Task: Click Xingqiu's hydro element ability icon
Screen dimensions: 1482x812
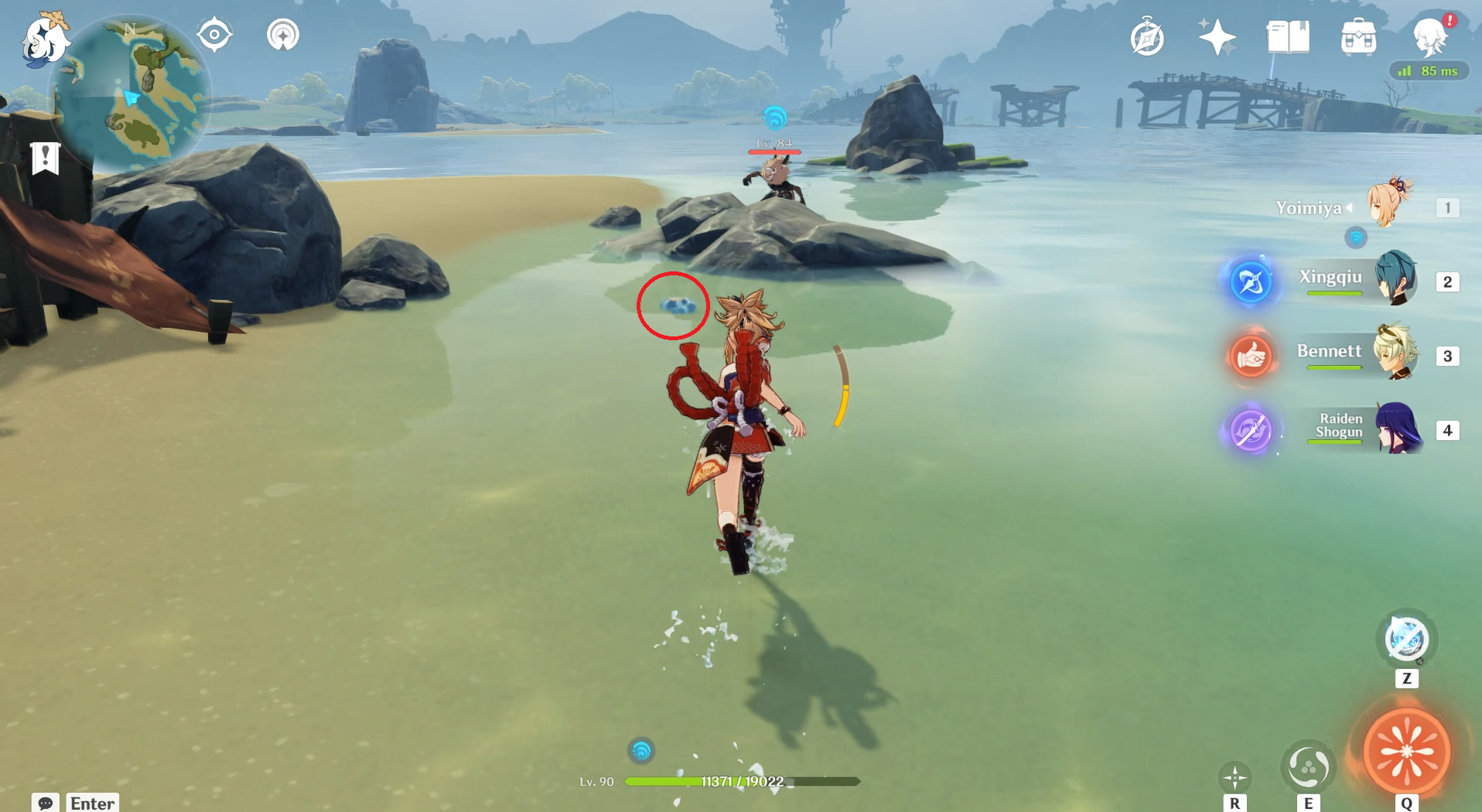Action: coord(1252,281)
